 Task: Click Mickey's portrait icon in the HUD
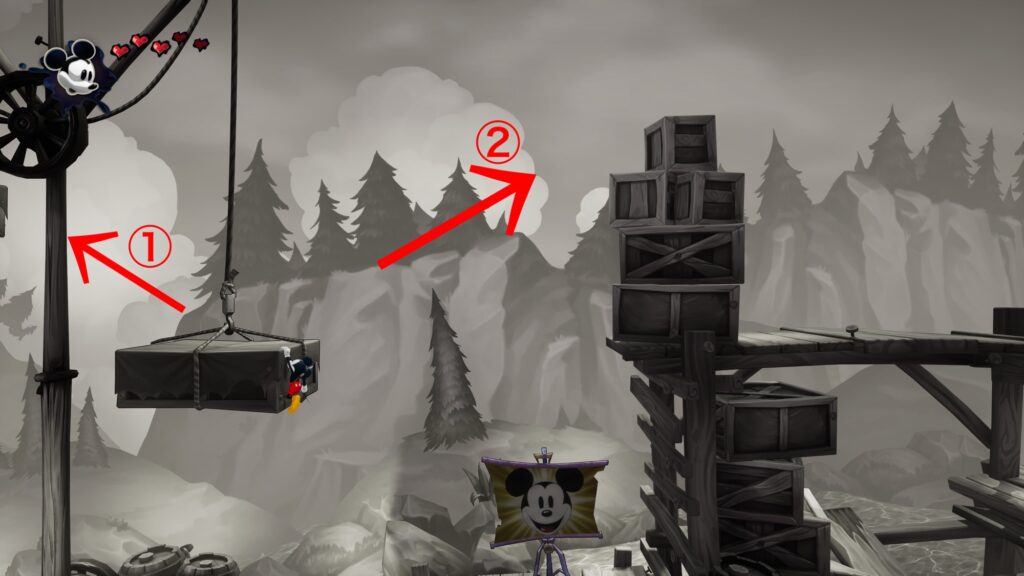pyautogui.click(x=72, y=69)
